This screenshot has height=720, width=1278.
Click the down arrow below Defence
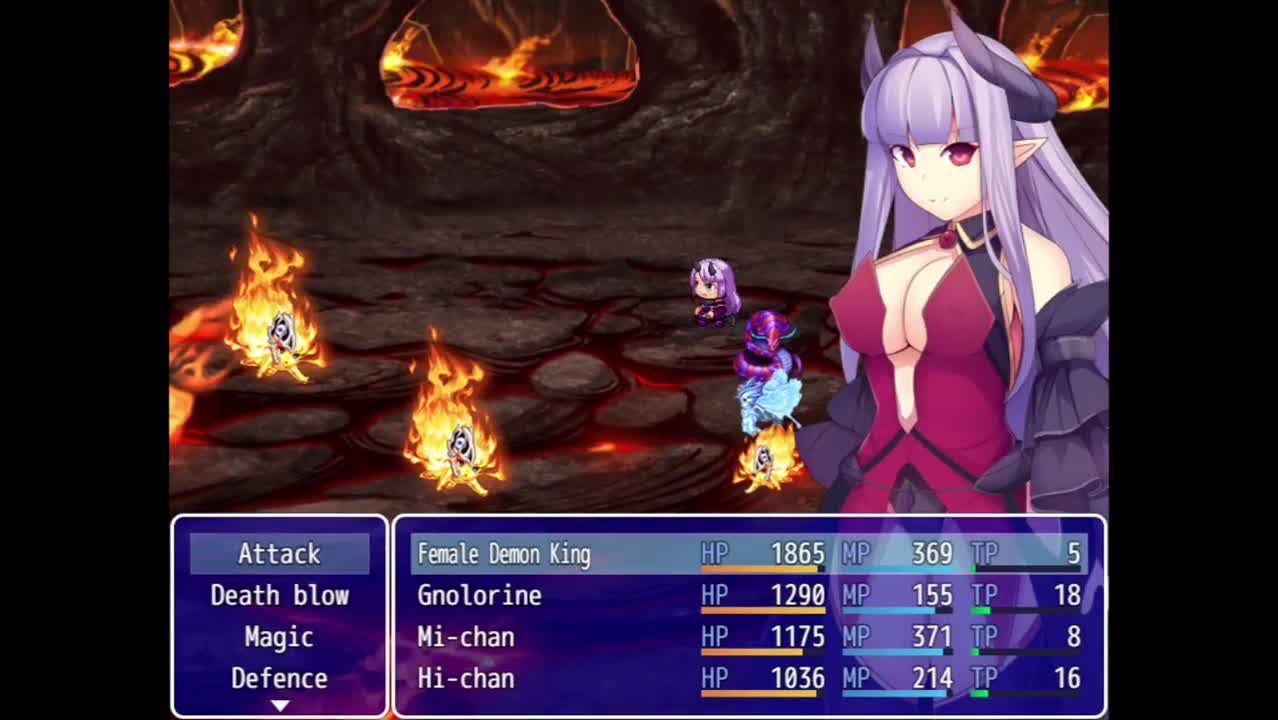pyautogui.click(x=280, y=706)
